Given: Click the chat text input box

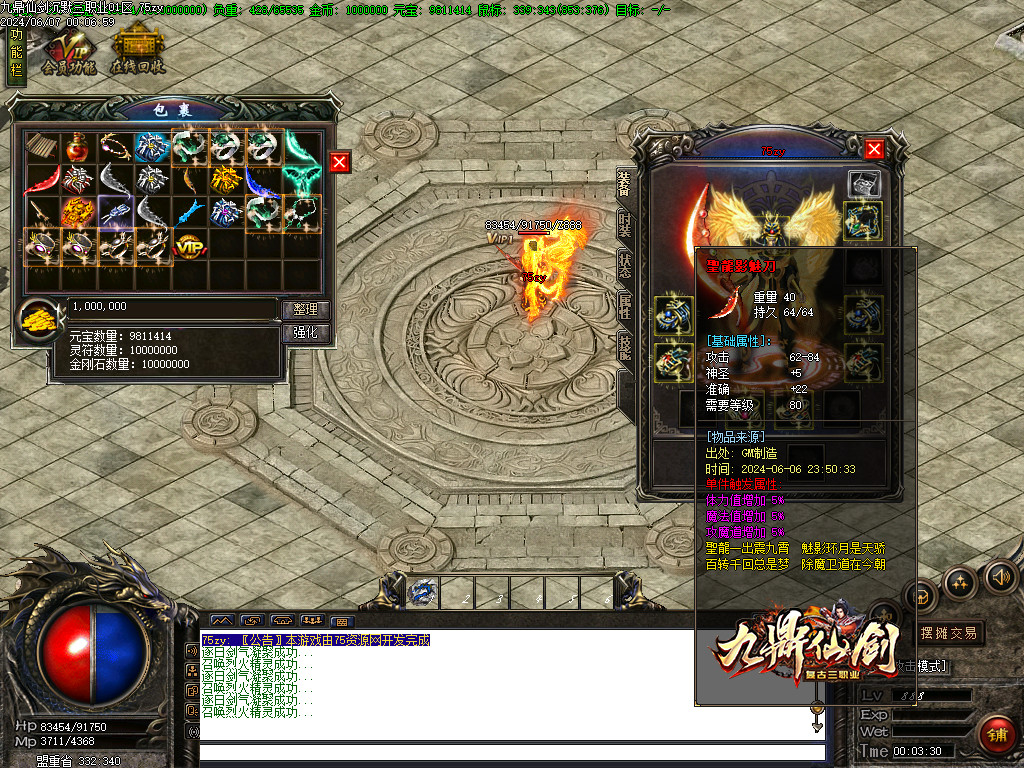Looking at the screenshot, I should (510, 752).
